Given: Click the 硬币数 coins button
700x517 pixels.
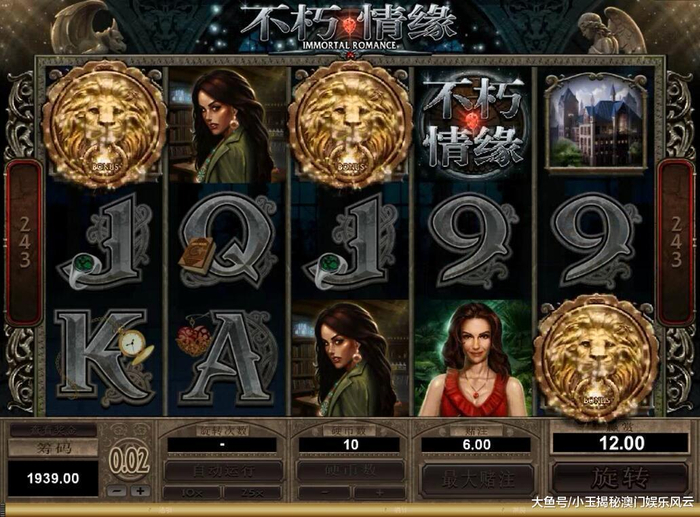Looking at the screenshot, I should click(350, 471).
